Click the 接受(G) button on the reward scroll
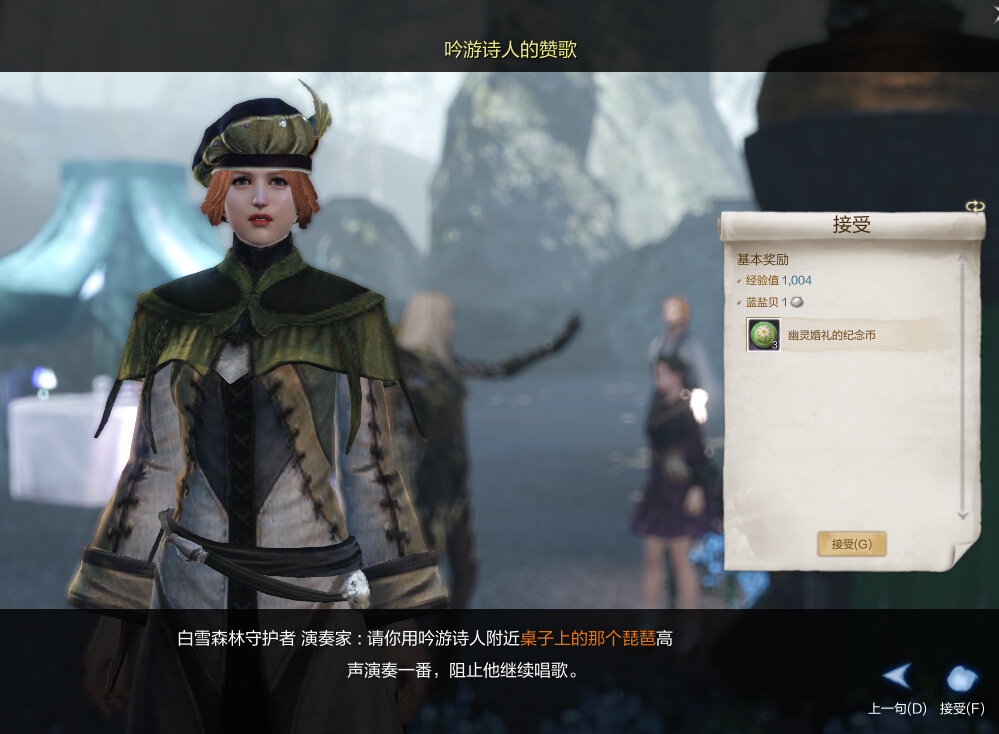999x734 pixels. coord(851,544)
